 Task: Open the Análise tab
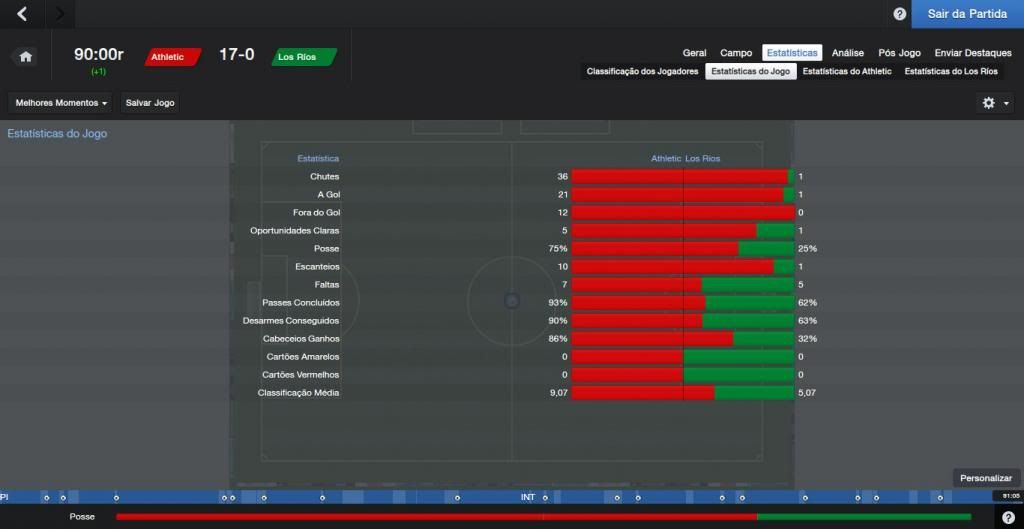[847, 53]
